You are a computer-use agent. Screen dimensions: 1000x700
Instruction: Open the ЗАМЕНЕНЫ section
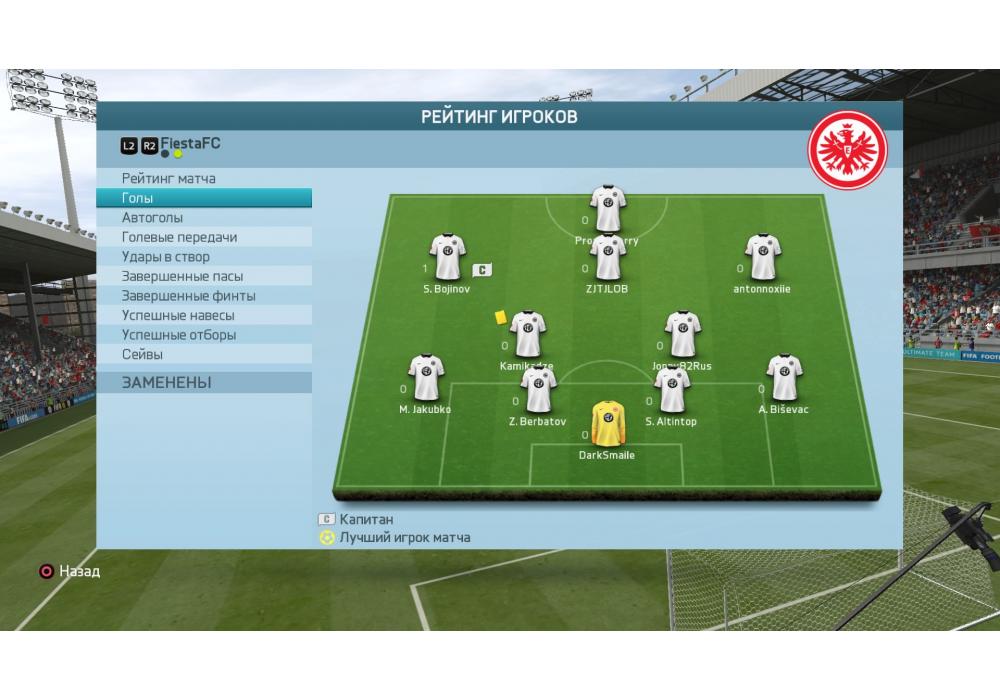tap(166, 383)
